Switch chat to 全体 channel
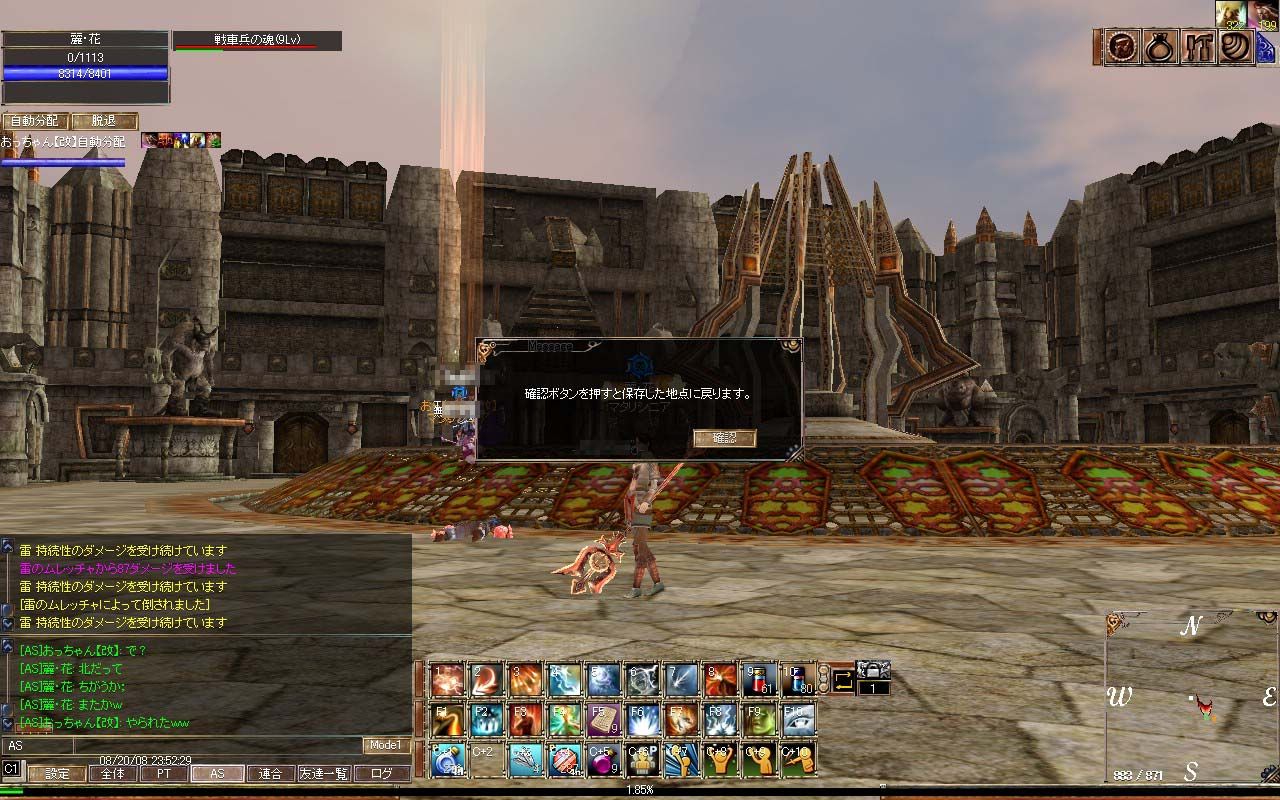This screenshot has height=800, width=1280. point(112,773)
